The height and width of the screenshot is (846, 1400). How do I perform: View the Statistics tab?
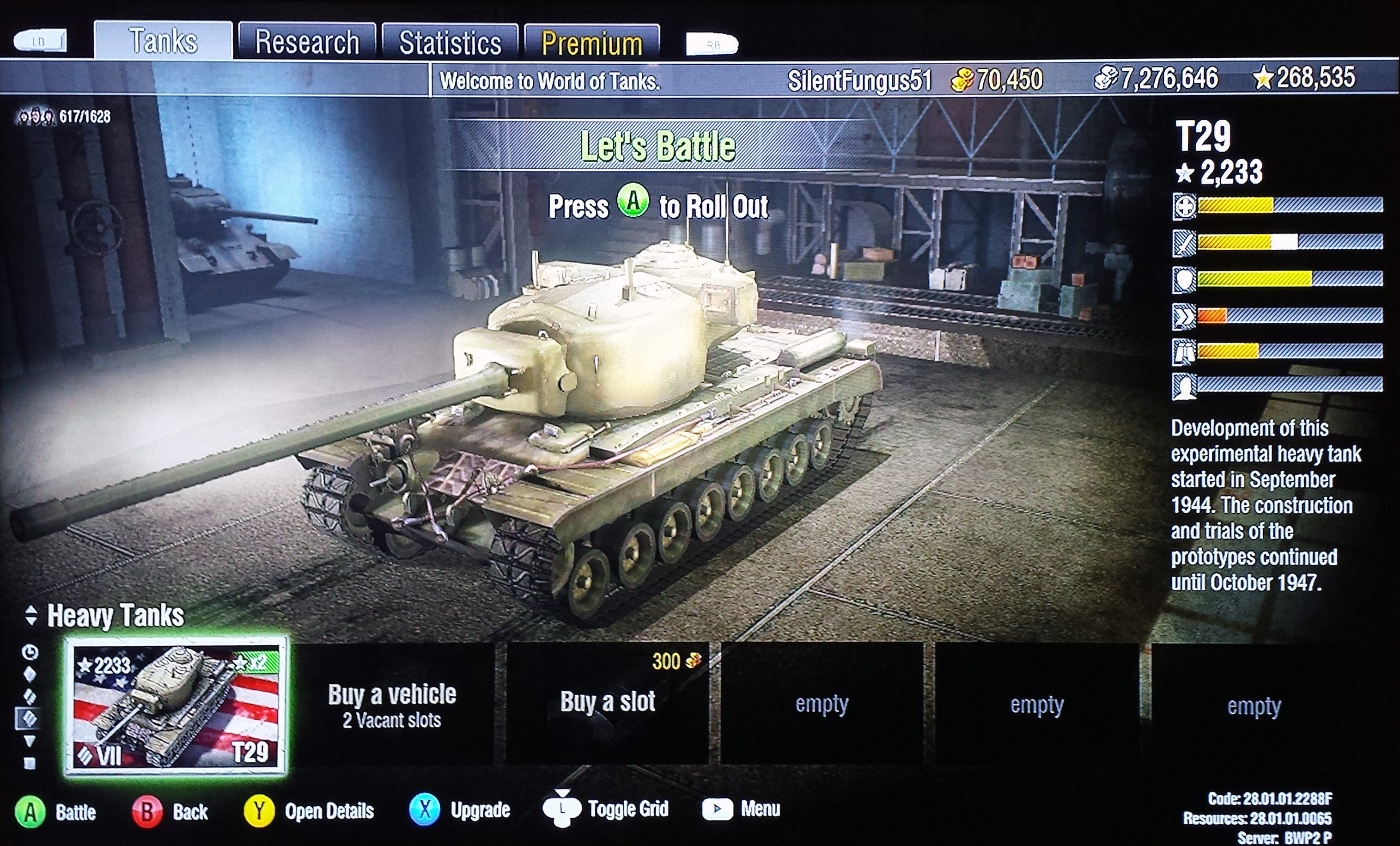click(450, 43)
